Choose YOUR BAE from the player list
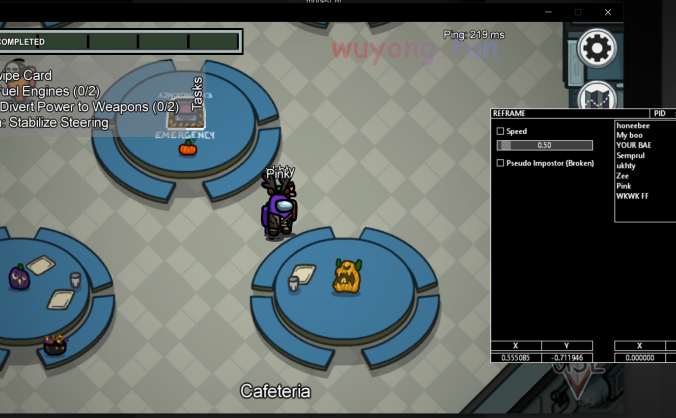Screen dimensions: 676x418 point(634,145)
